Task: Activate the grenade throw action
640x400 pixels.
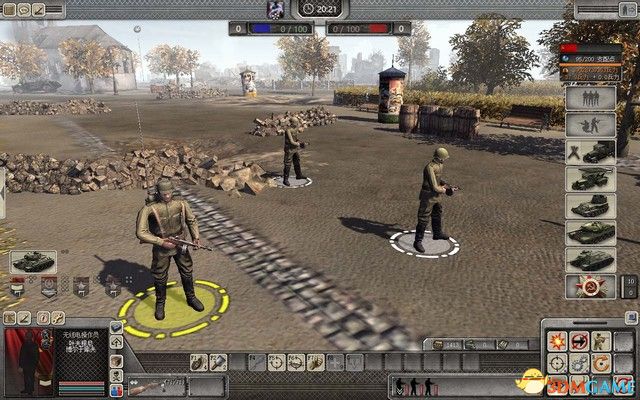Action: [x=198, y=362]
